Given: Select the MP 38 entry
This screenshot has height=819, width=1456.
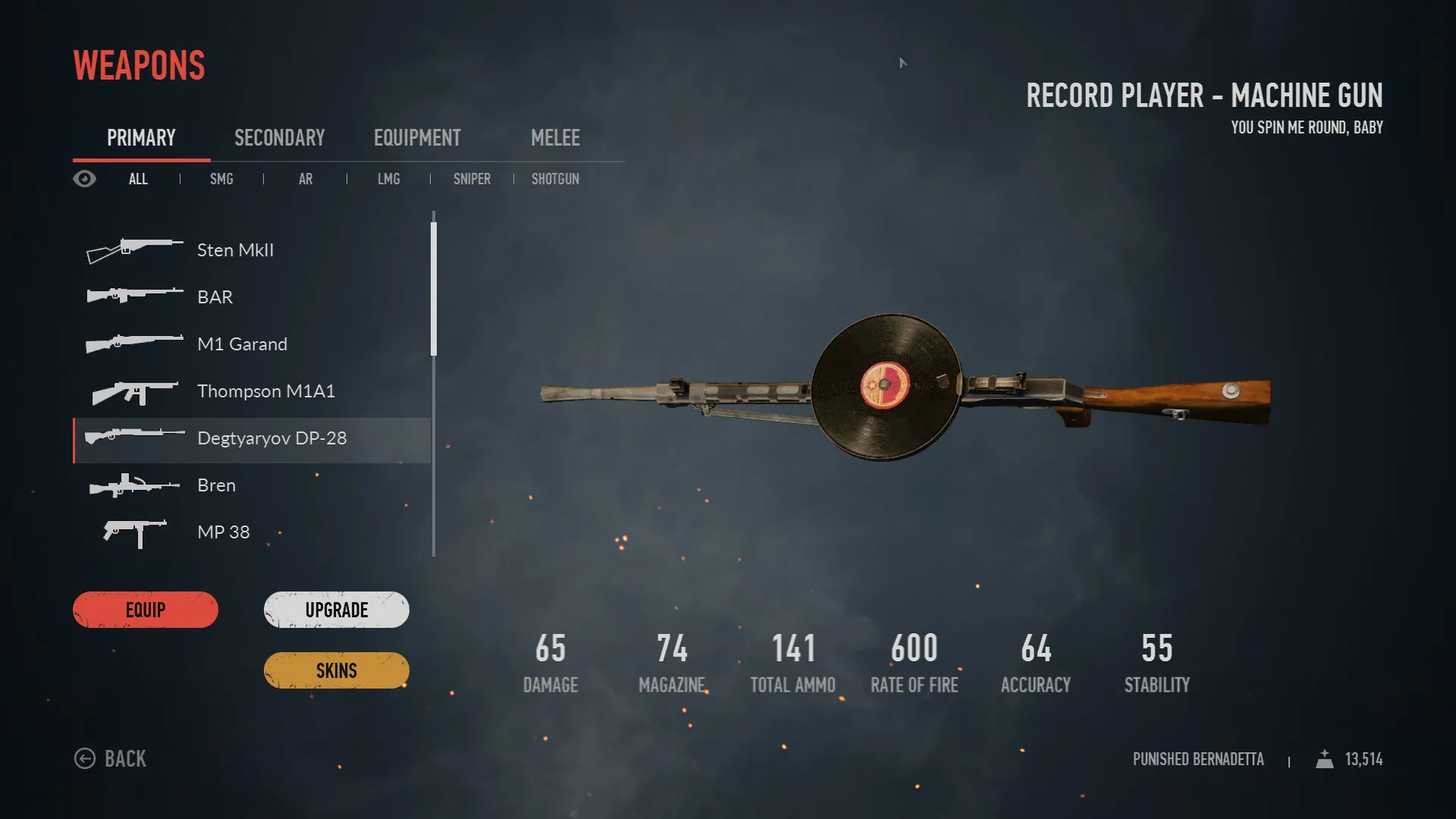Looking at the screenshot, I should [x=223, y=532].
